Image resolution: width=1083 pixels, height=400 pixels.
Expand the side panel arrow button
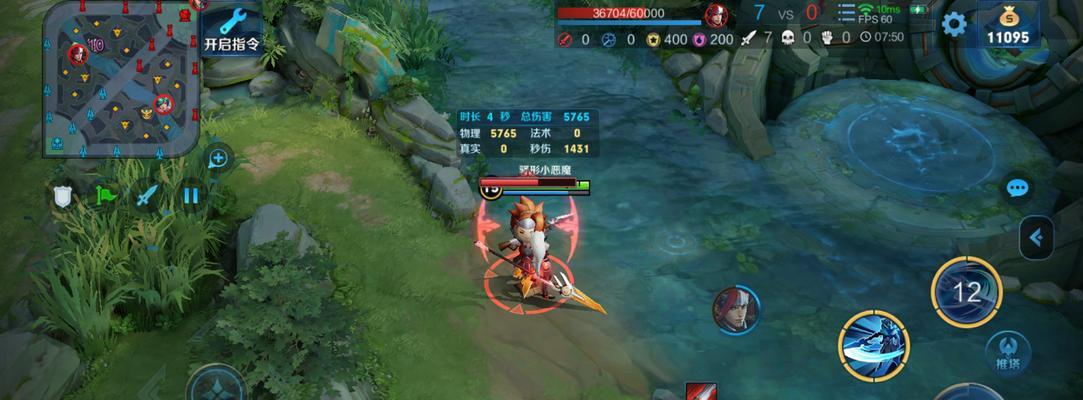[x=1037, y=237]
